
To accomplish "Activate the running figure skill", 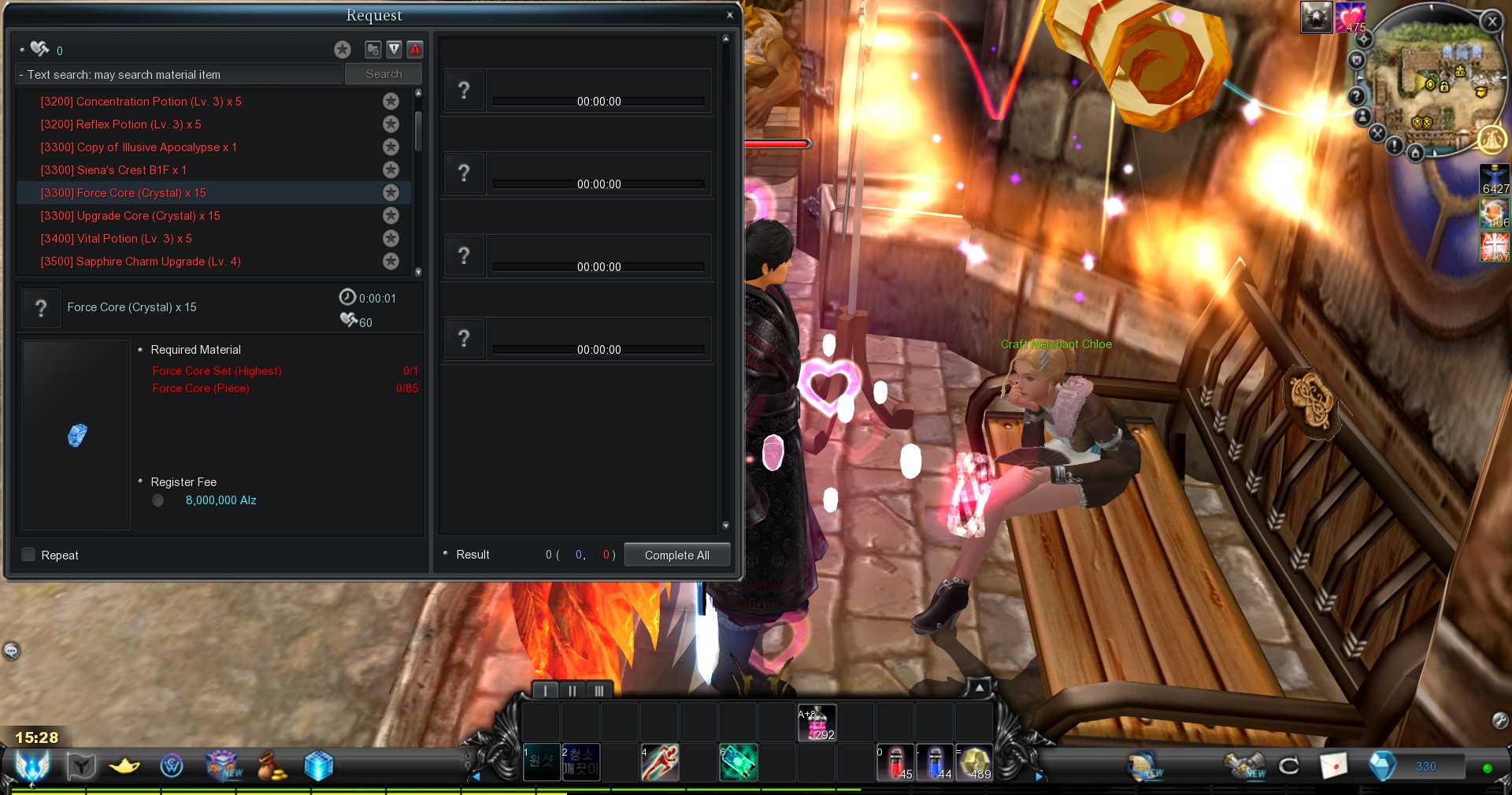I will [660, 763].
